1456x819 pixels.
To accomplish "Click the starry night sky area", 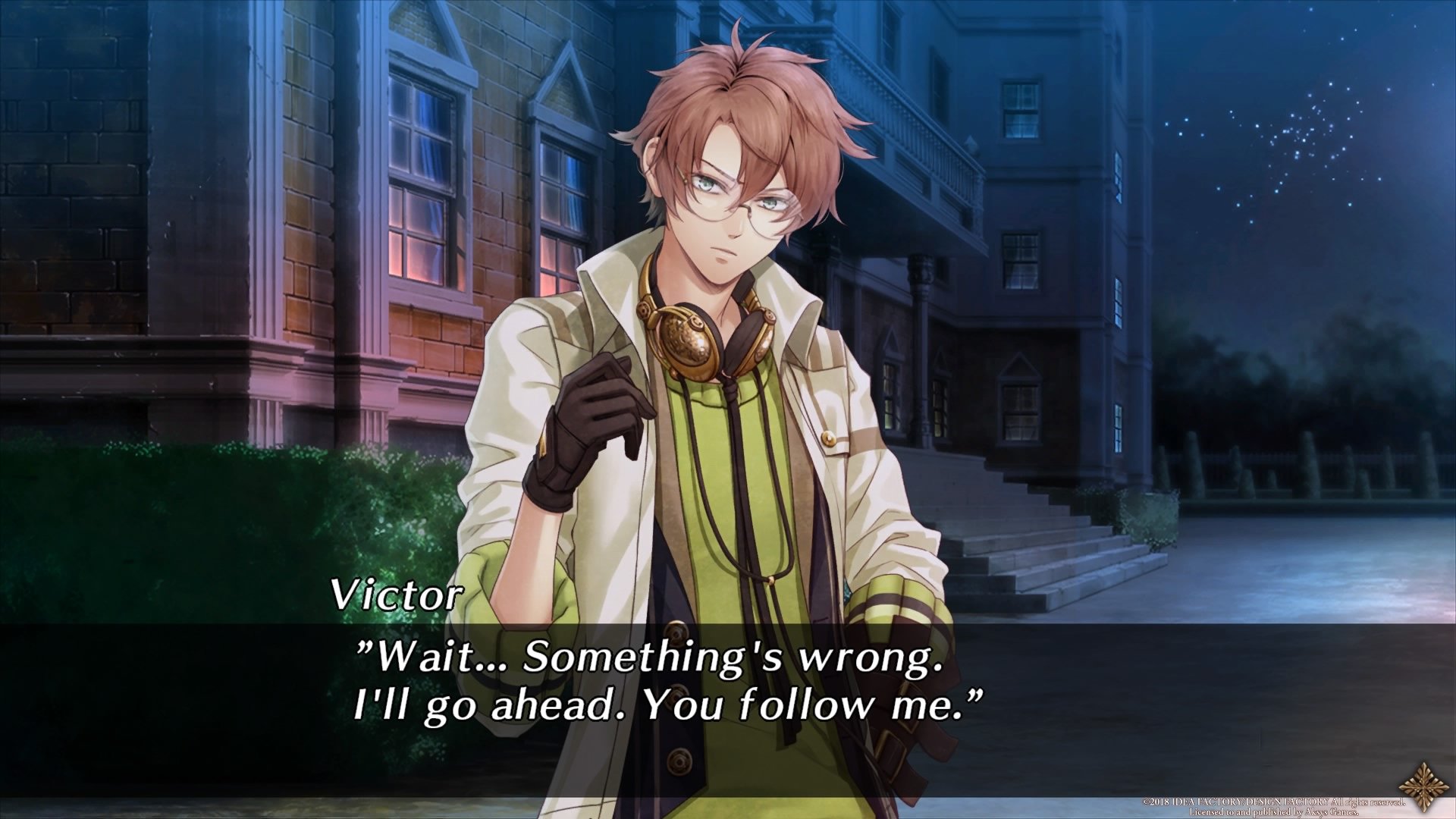I will click(1327, 114).
